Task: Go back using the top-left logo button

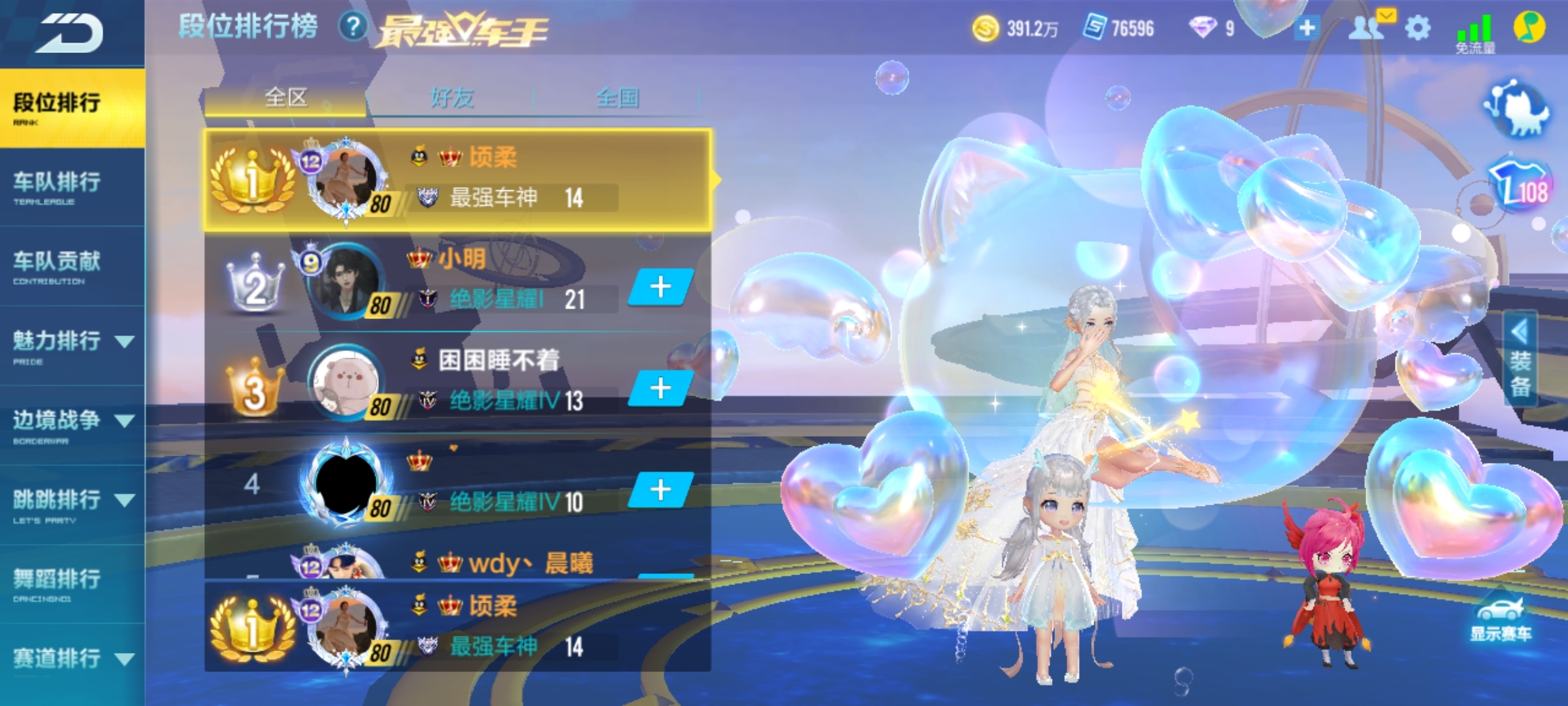Action: point(69,33)
